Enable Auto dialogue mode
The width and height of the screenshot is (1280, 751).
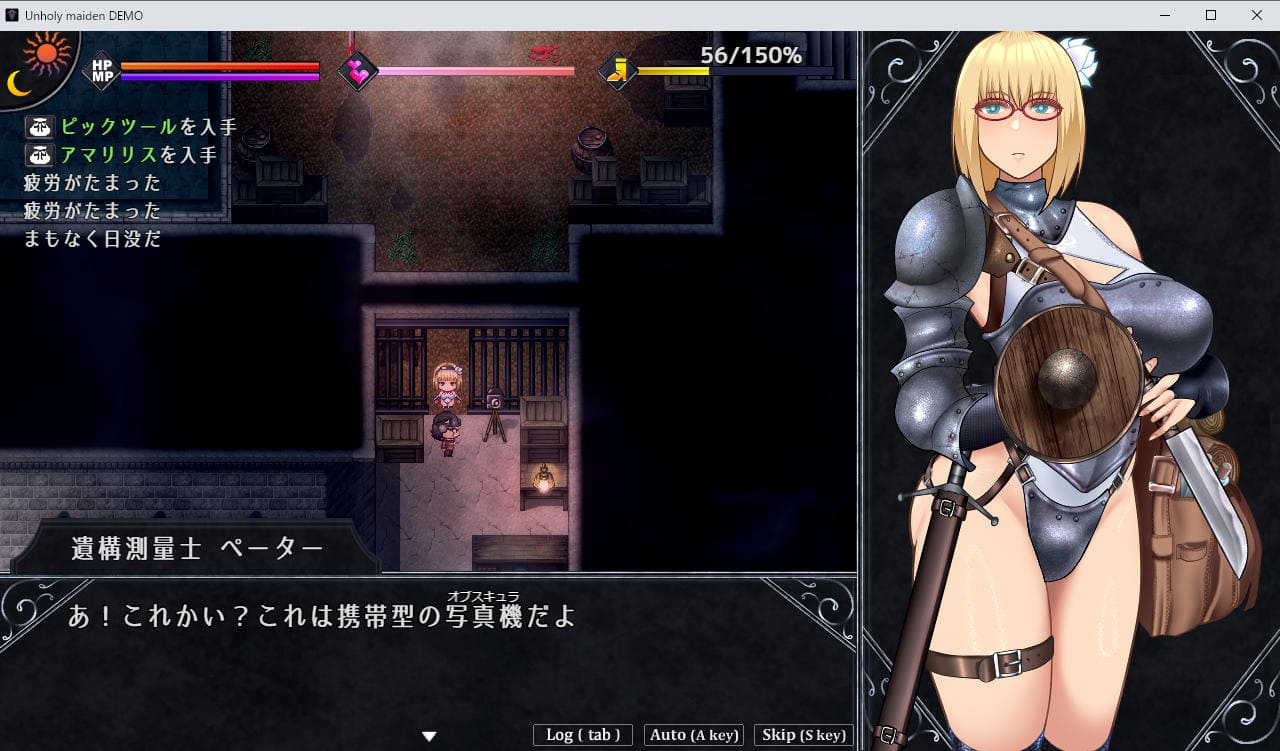tap(694, 735)
